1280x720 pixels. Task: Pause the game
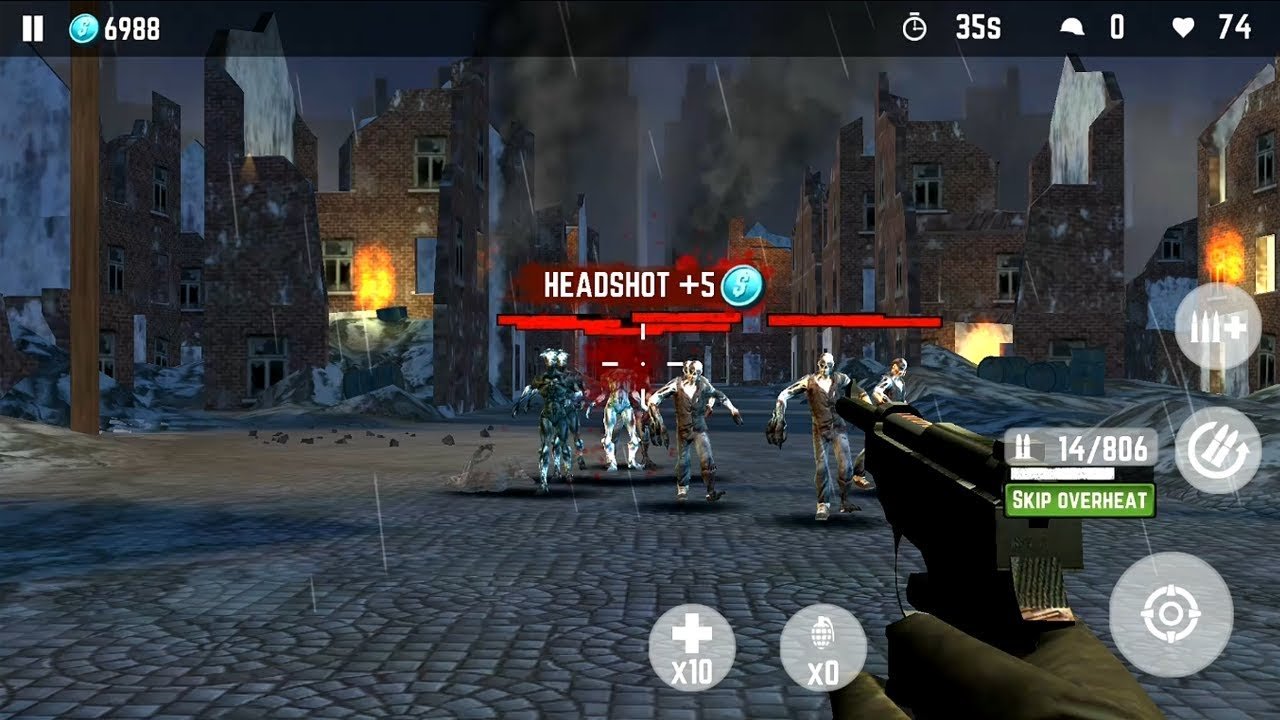pyautogui.click(x=33, y=28)
